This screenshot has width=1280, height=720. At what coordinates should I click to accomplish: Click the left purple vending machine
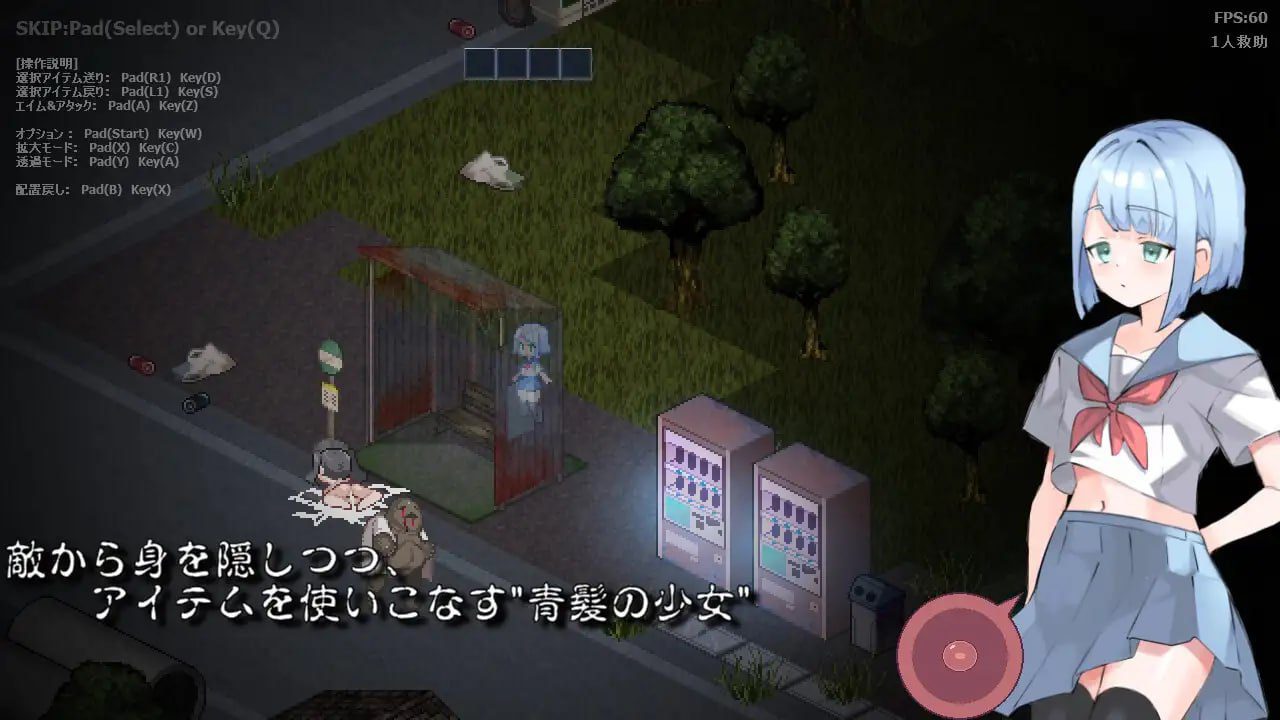pos(697,490)
